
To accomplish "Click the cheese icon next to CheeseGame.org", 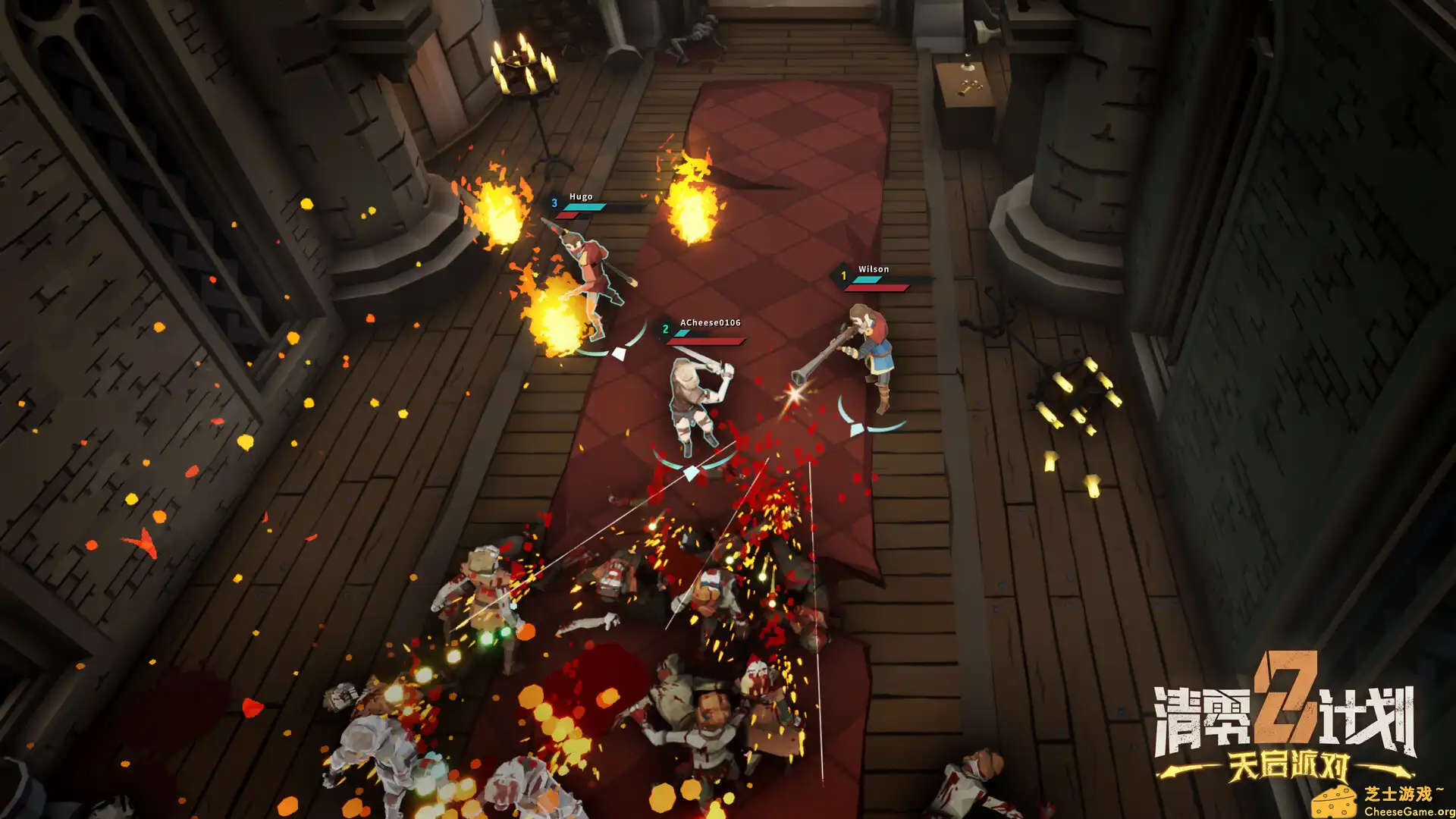I will point(1335,801).
